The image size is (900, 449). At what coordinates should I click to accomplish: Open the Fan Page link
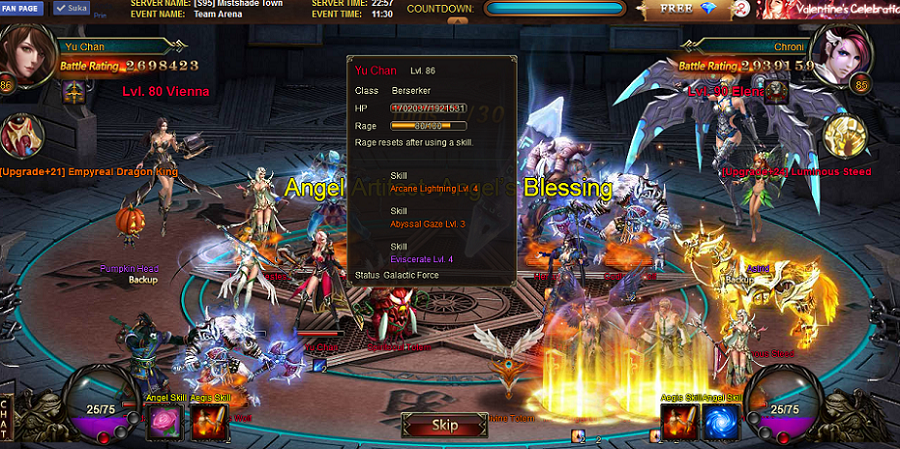pyautogui.click(x=24, y=7)
